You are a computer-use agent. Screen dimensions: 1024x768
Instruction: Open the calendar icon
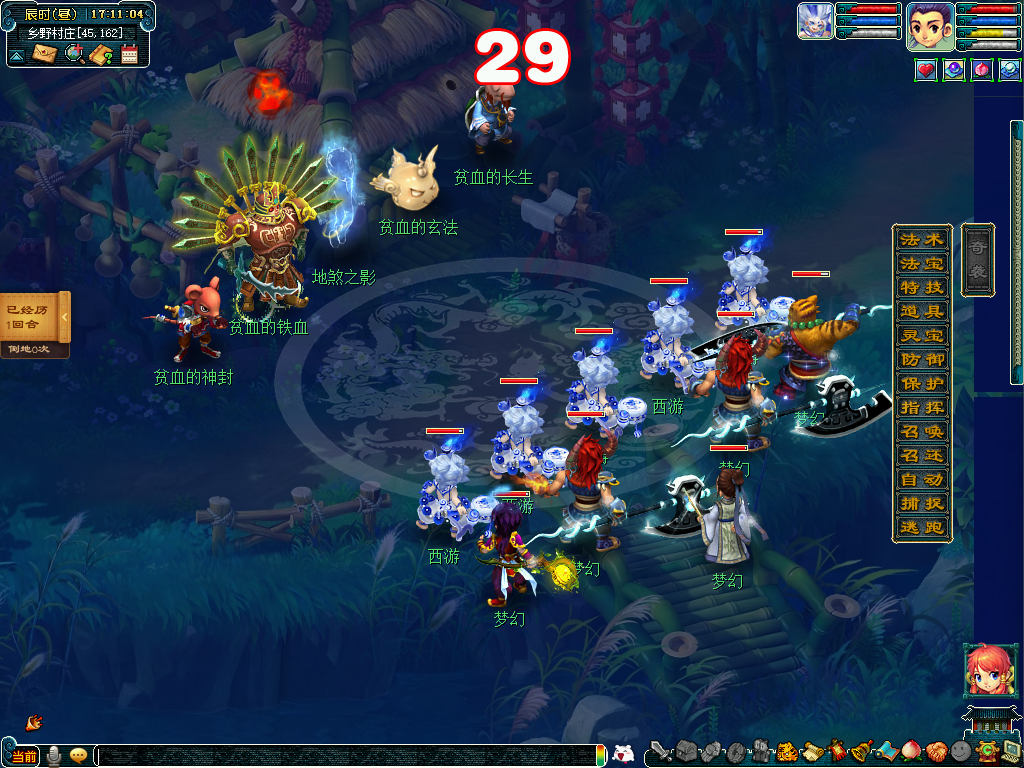click(x=129, y=54)
